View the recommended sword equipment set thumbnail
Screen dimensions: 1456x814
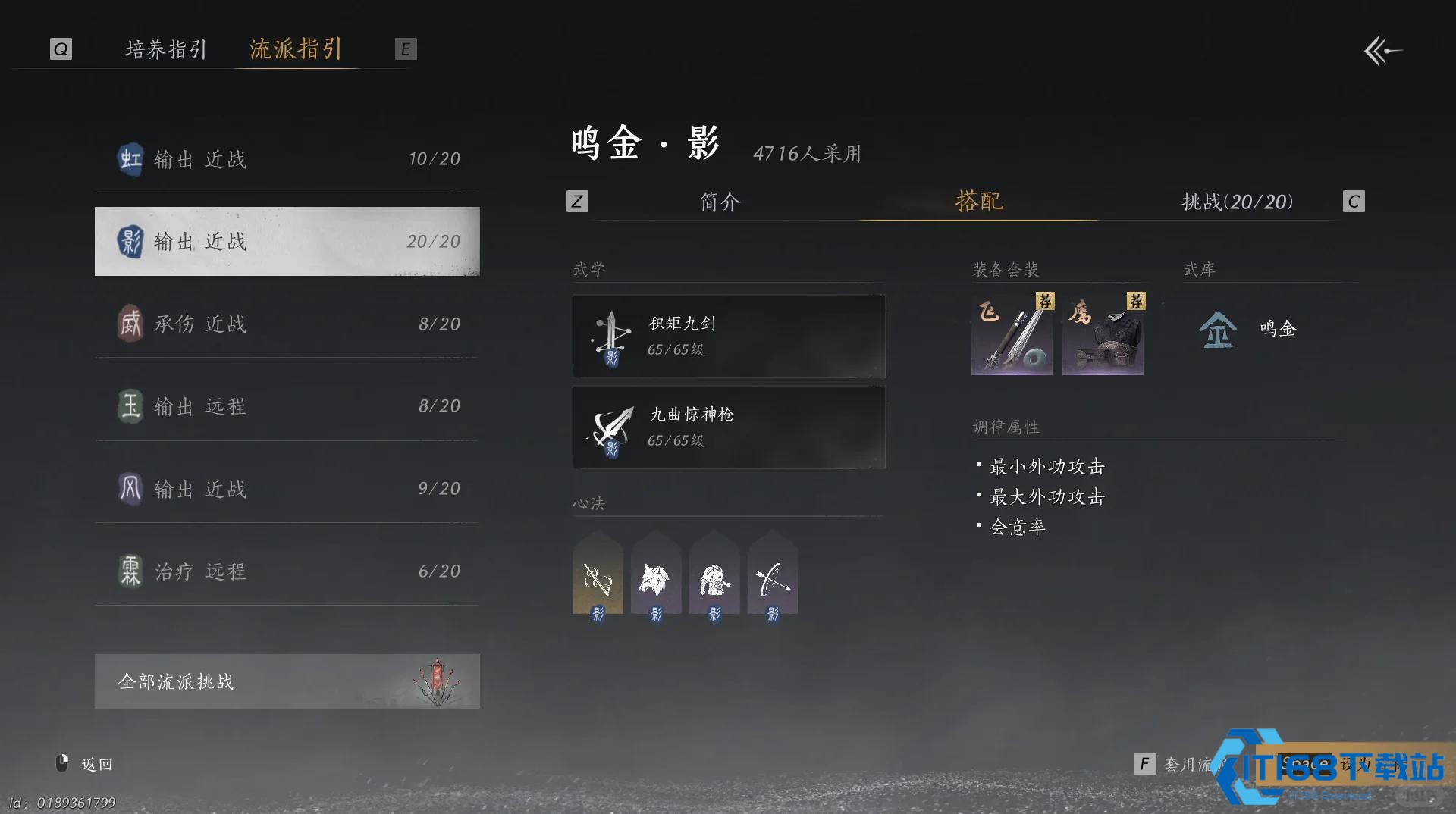point(1012,333)
